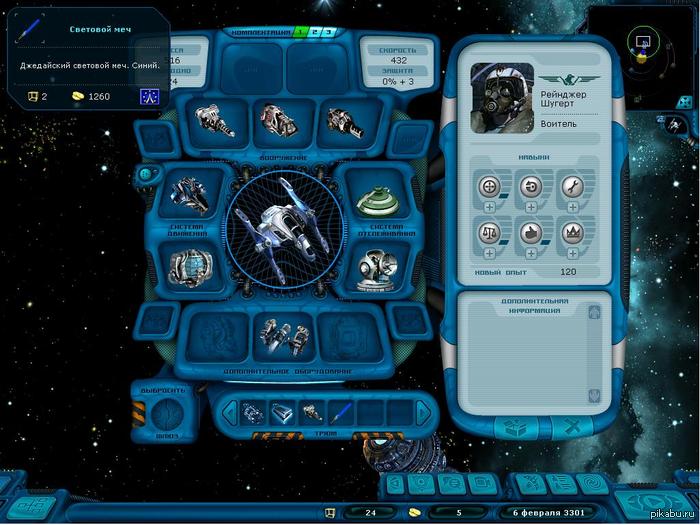Upgrade the repair wrench skill
The image size is (700, 525).
tap(571, 207)
